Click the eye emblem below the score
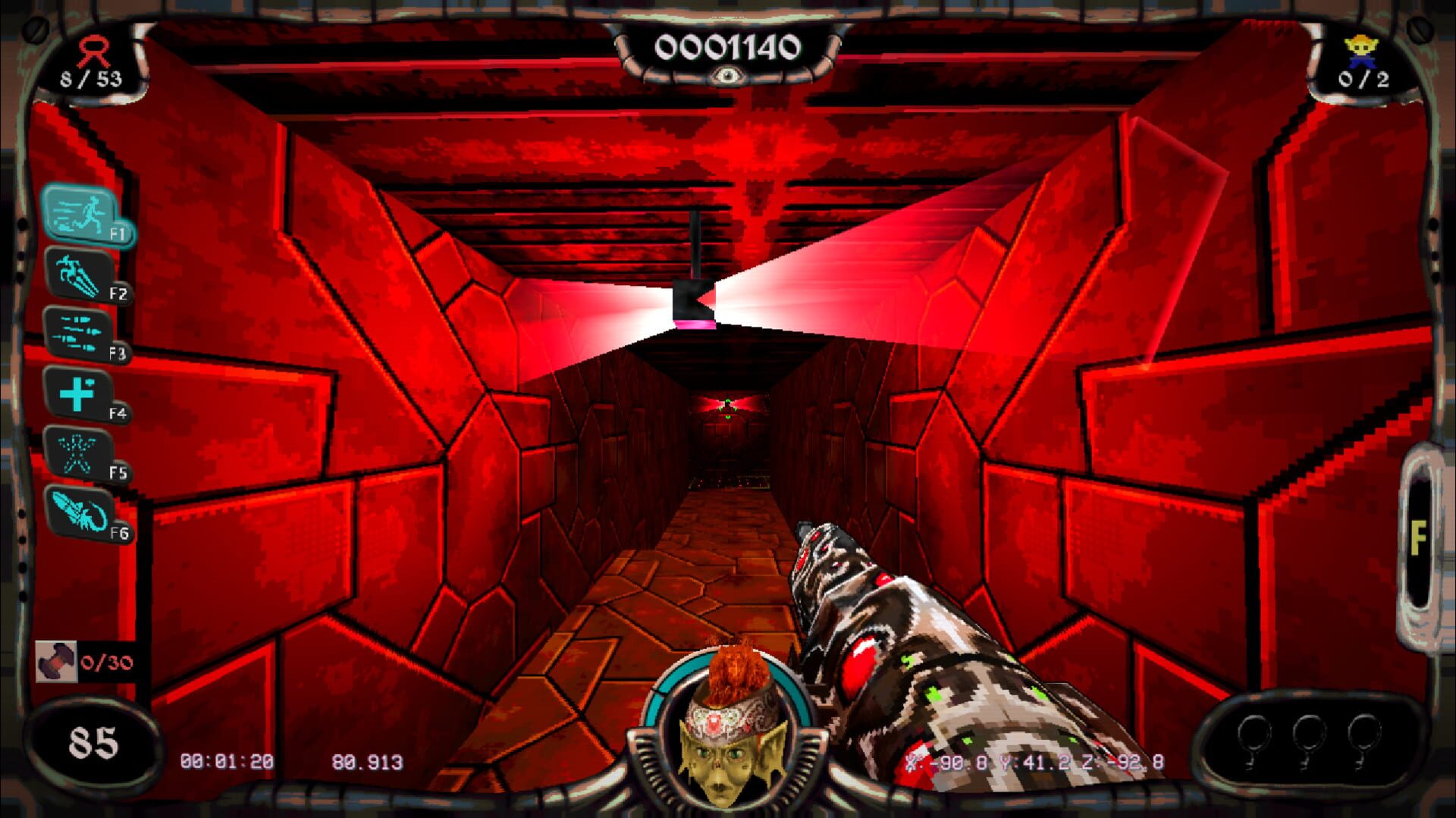Image resolution: width=1456 pixels, height=818 pixels. point(730,76)
